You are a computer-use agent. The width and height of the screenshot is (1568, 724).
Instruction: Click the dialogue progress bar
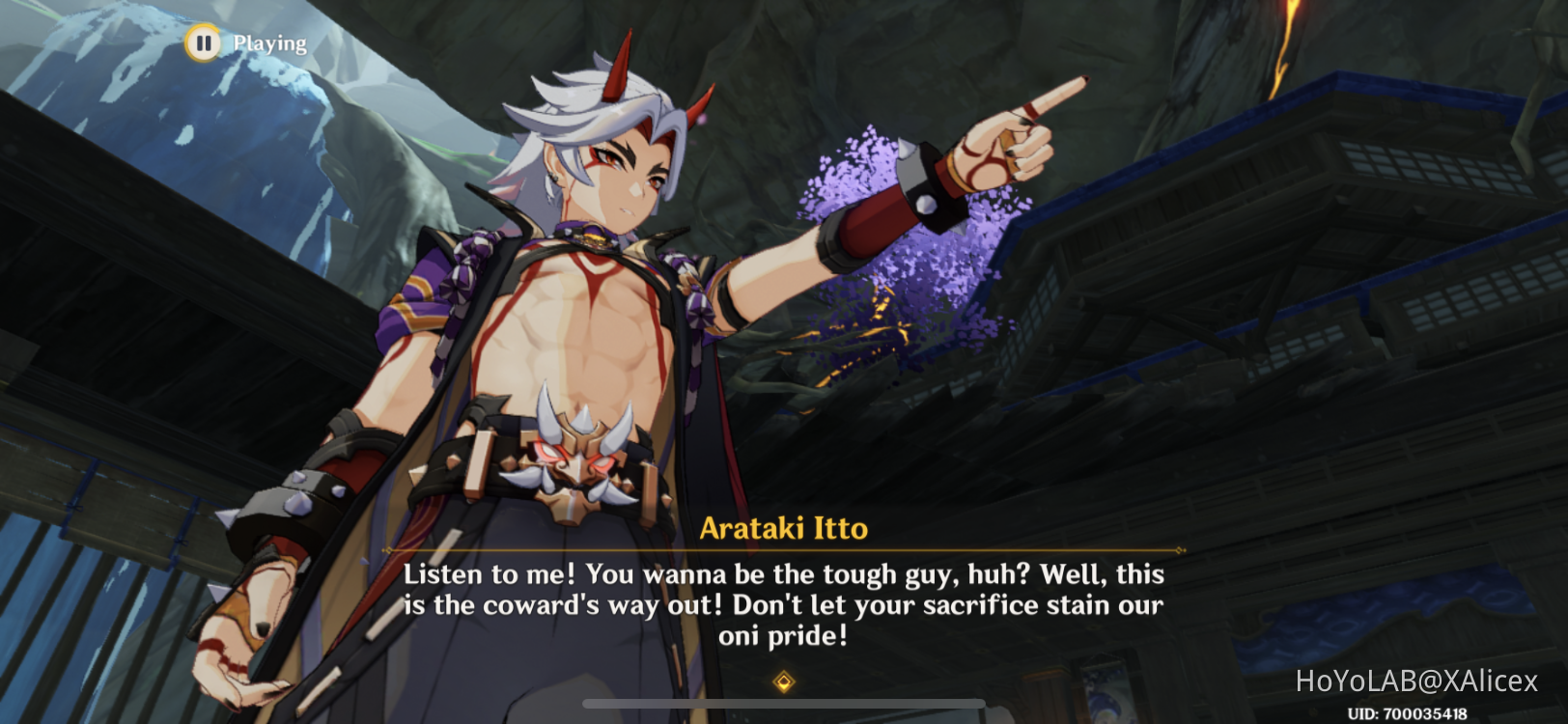point(784,704)
